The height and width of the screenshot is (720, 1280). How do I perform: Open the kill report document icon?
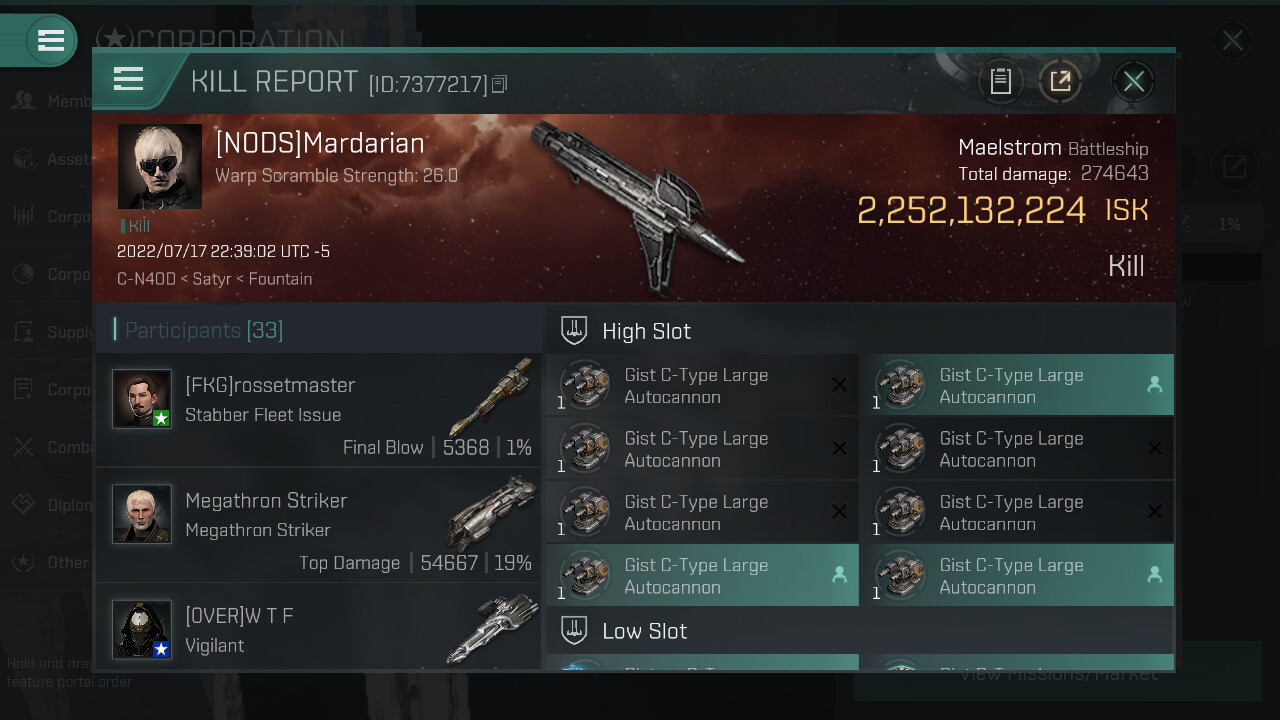(1001, 82)
